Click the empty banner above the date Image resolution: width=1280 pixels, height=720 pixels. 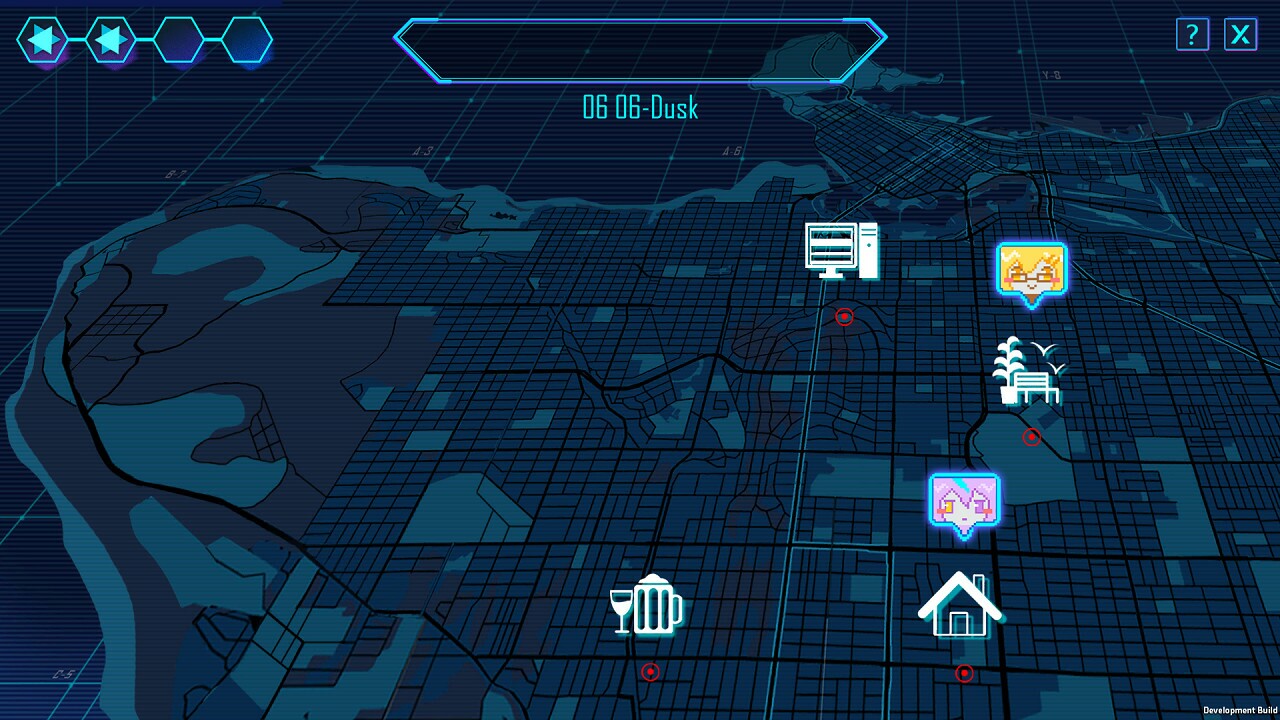pos(640,50)
